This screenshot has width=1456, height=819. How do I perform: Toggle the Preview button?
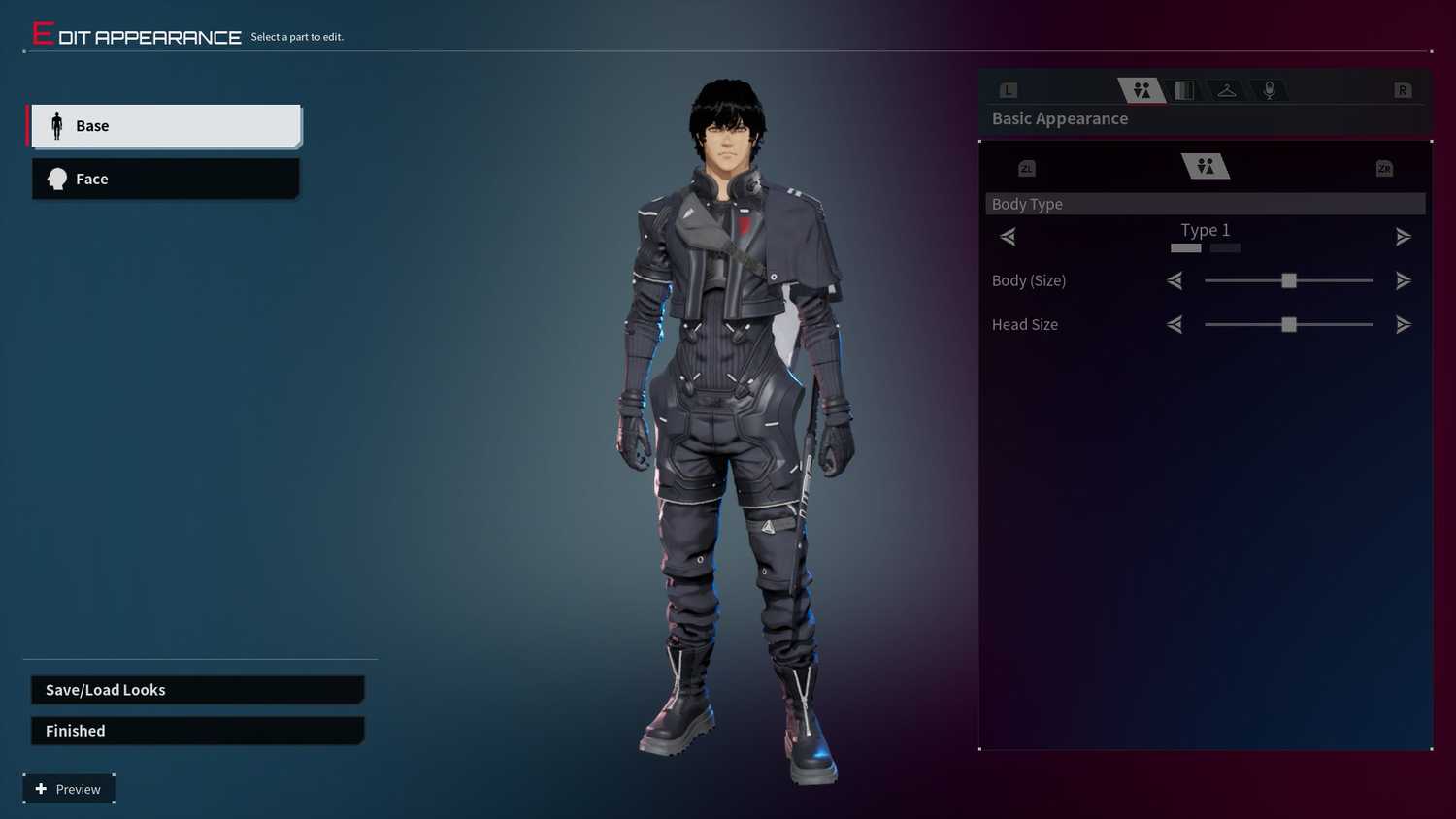(x=69, y=789)
